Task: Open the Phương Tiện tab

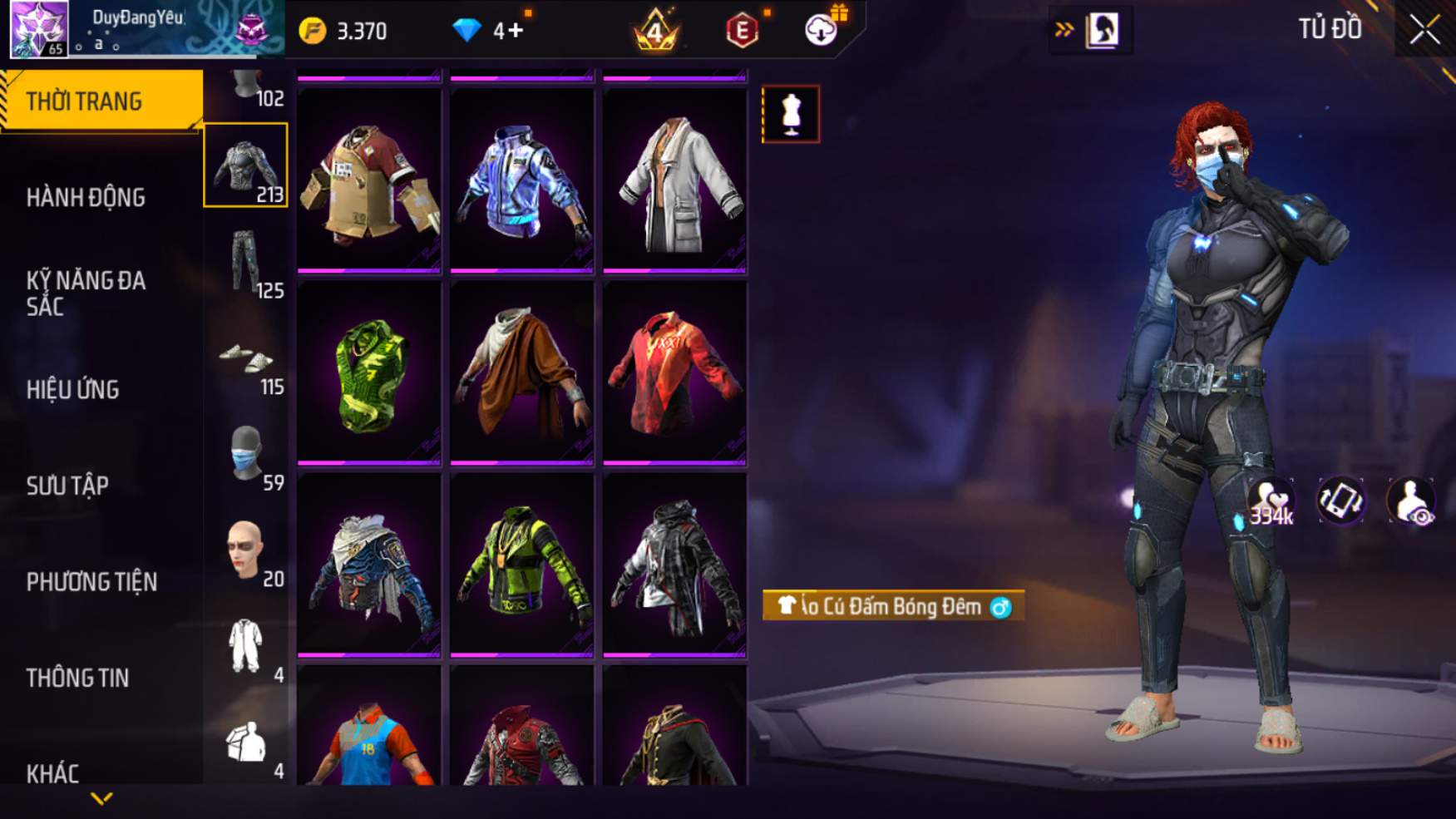Action: pyautogui.click(x=91, y=582)
